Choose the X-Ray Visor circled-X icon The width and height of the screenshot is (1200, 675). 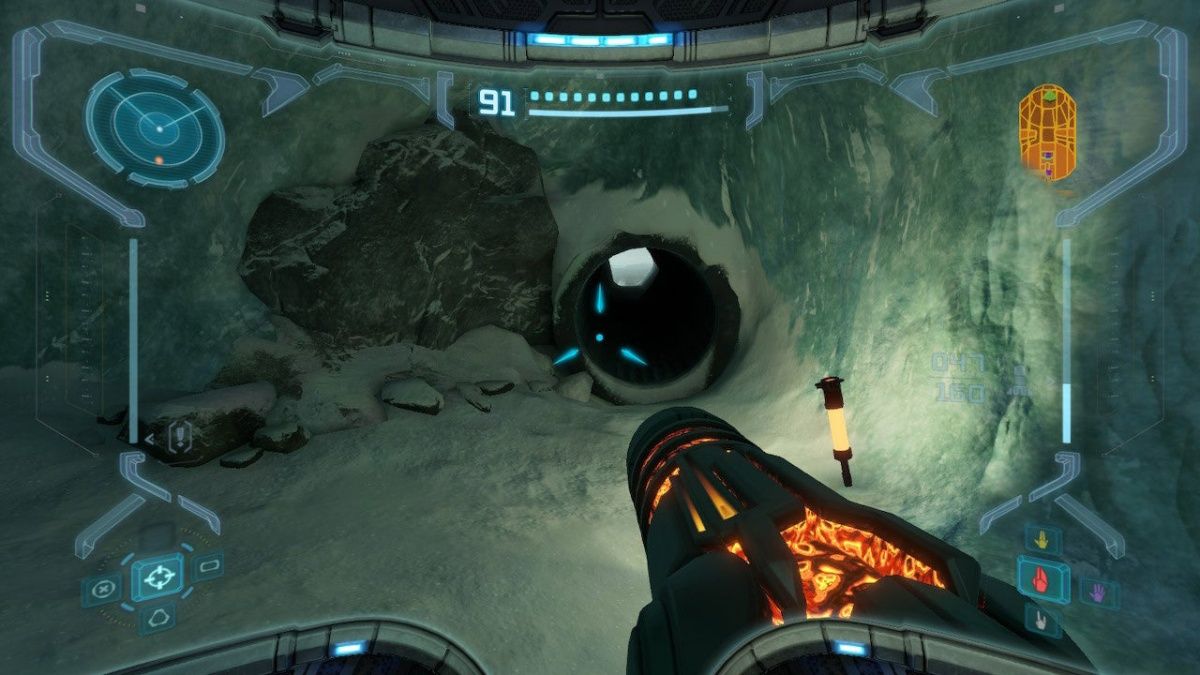coord(102,589)
